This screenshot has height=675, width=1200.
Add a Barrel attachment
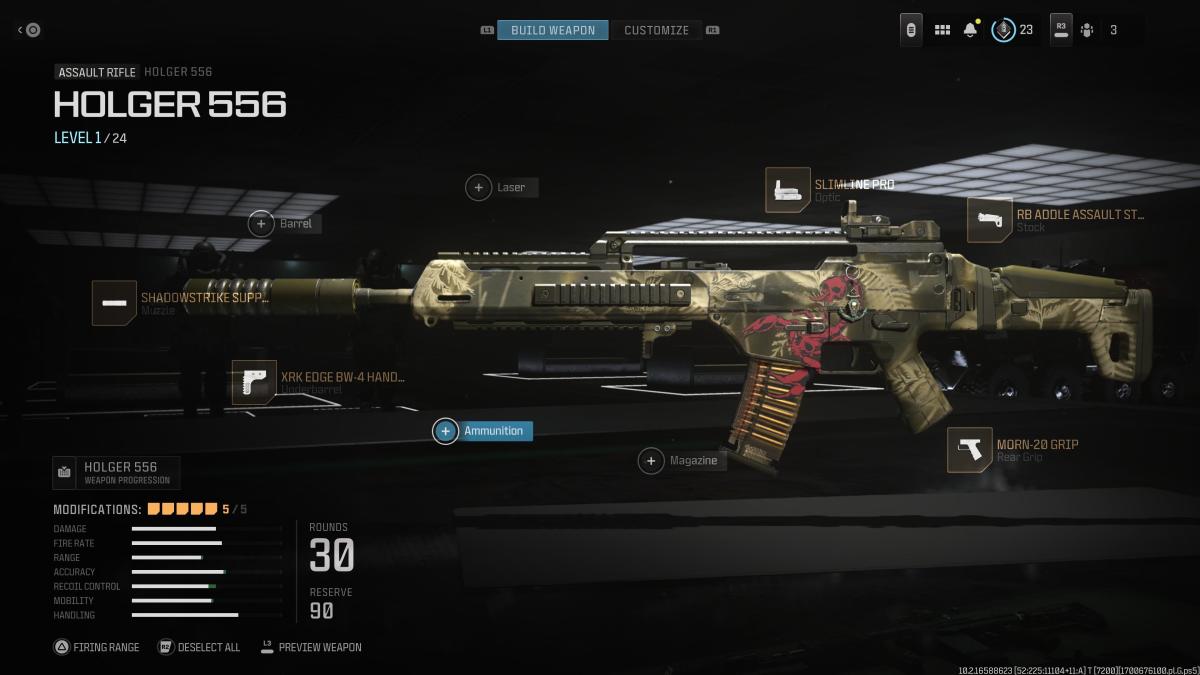pyautogui.click(x=261, y=224)
